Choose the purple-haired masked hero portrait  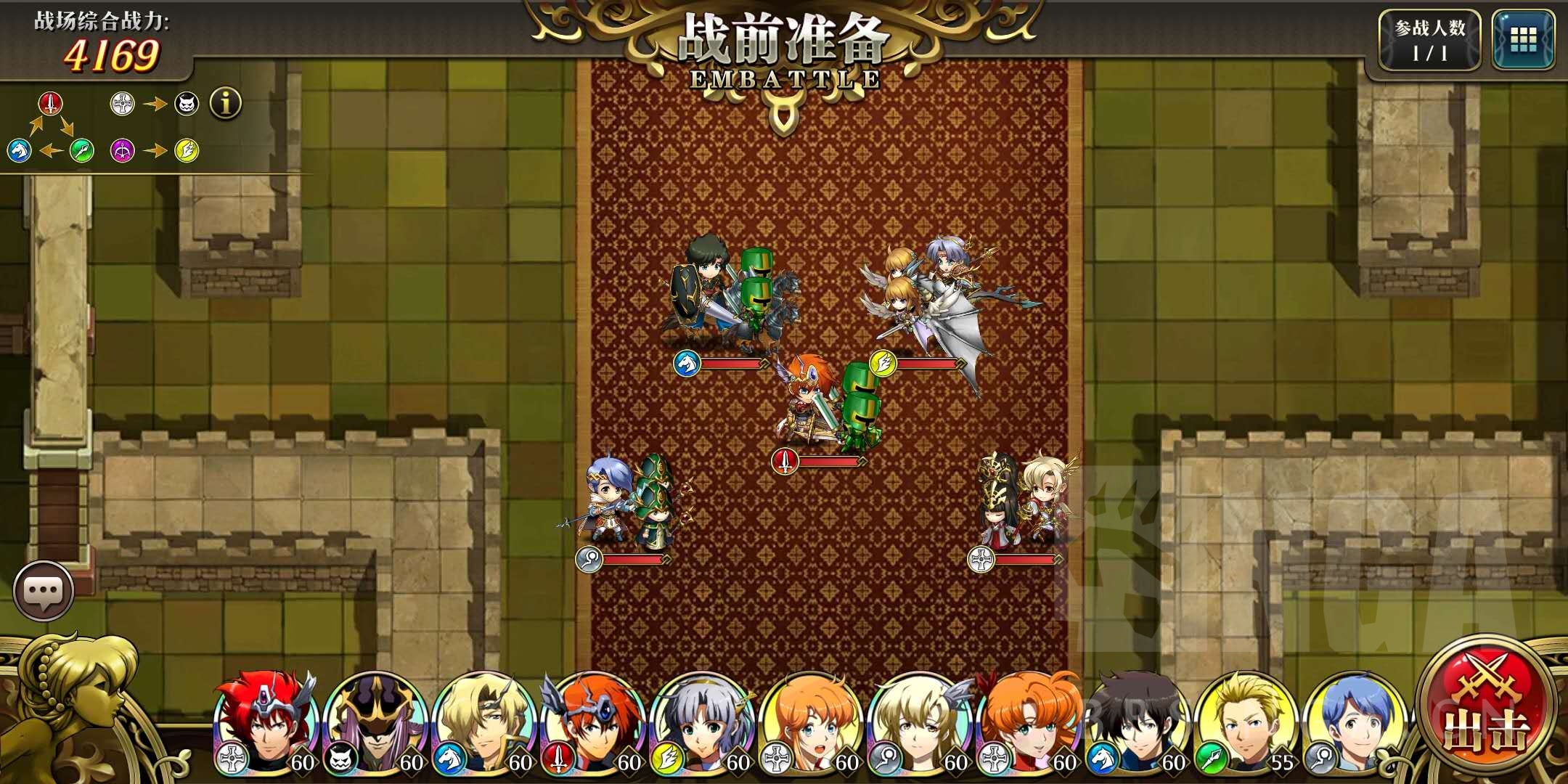tap(376, 723)
